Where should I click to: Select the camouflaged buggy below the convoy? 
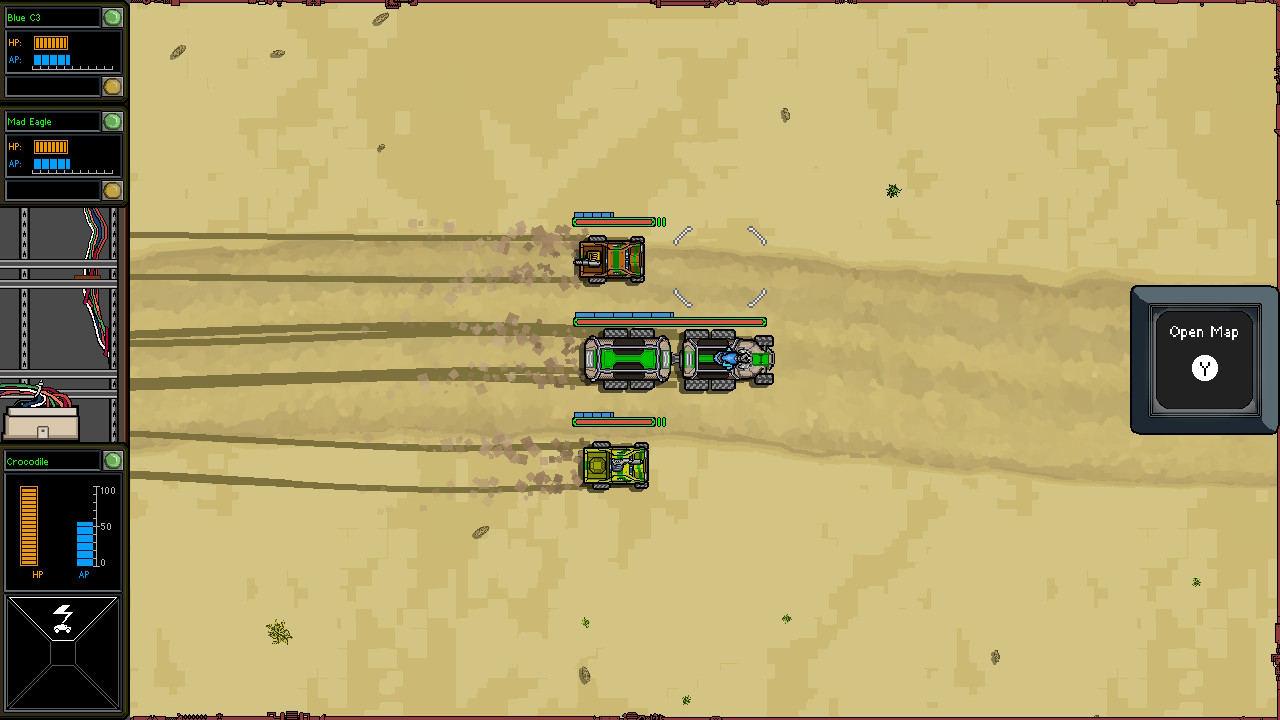(x=615, y=465)
